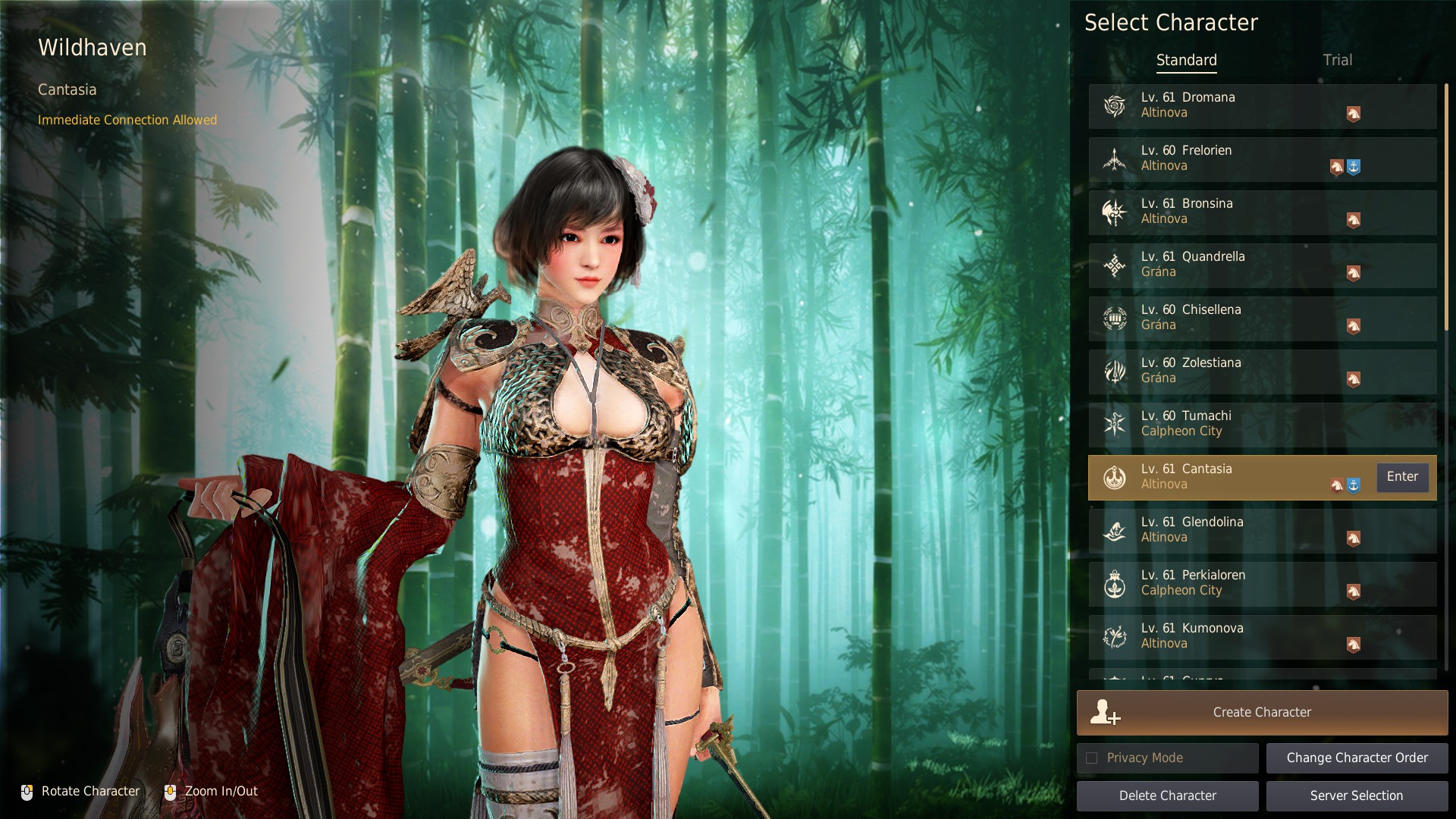Open Change Character Order

(x=1357, y=758)
